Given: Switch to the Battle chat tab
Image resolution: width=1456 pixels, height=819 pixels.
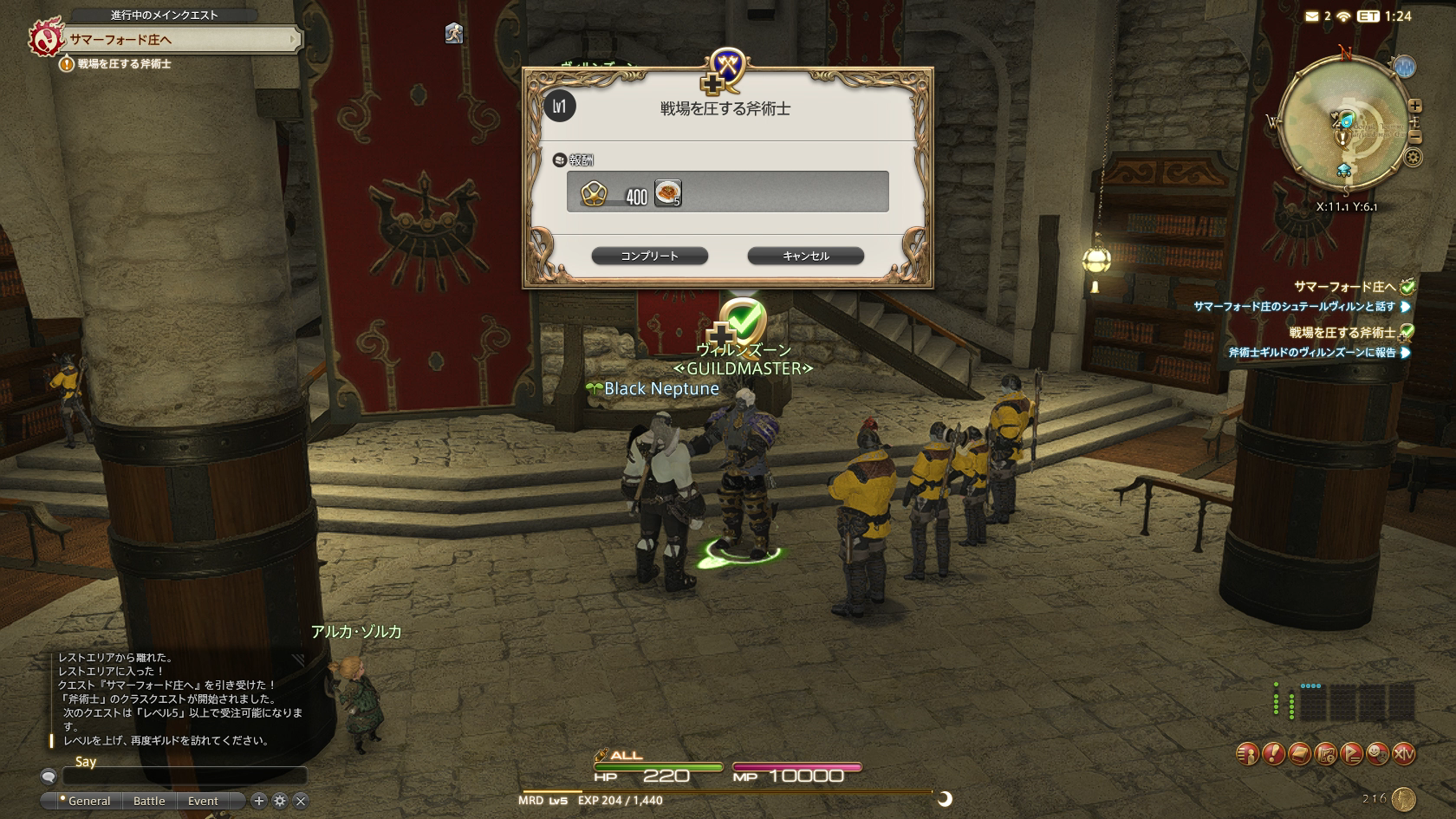Looking at the screenshot, I should coord(149,801).
